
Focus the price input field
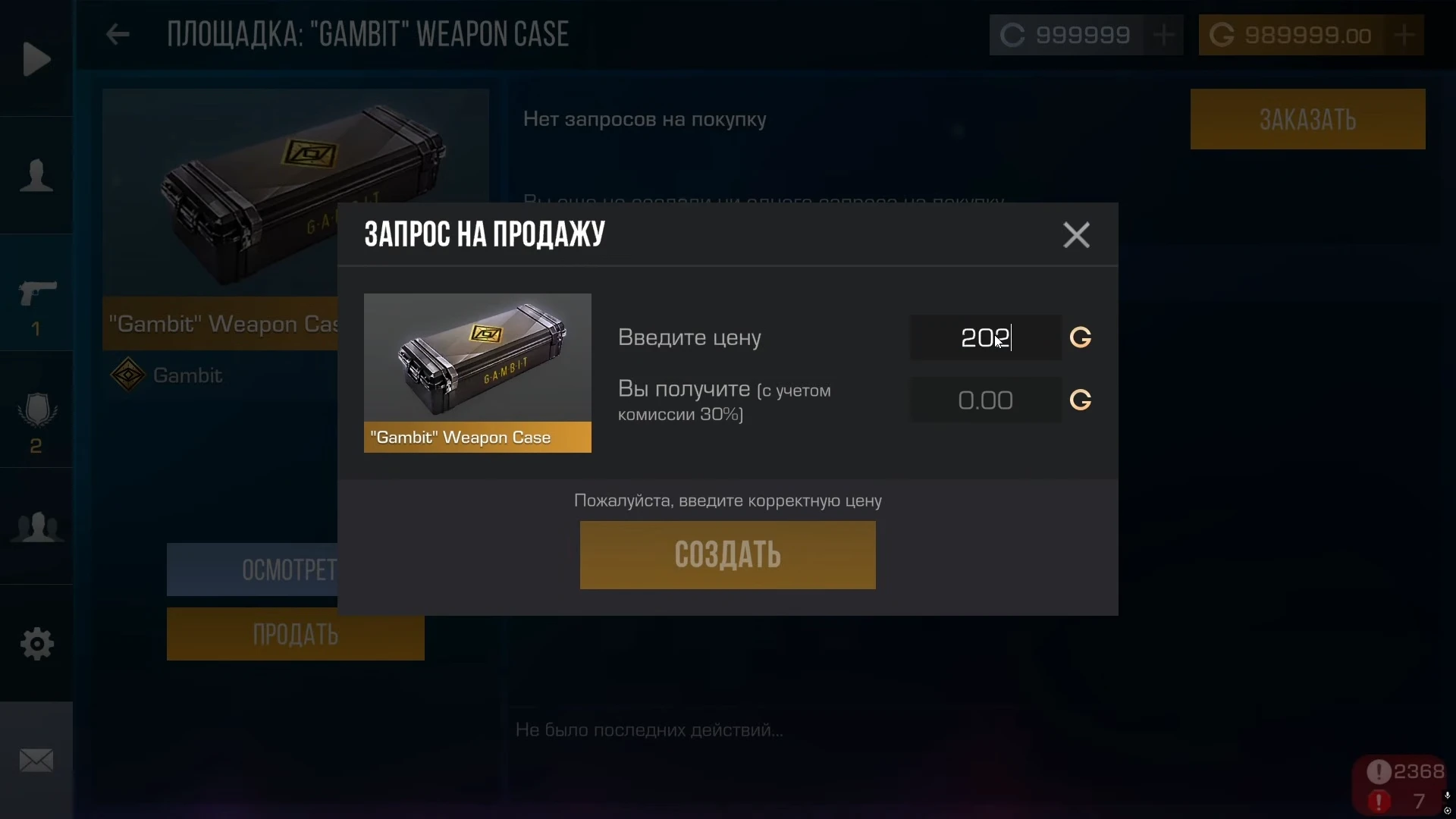(985, 337)
